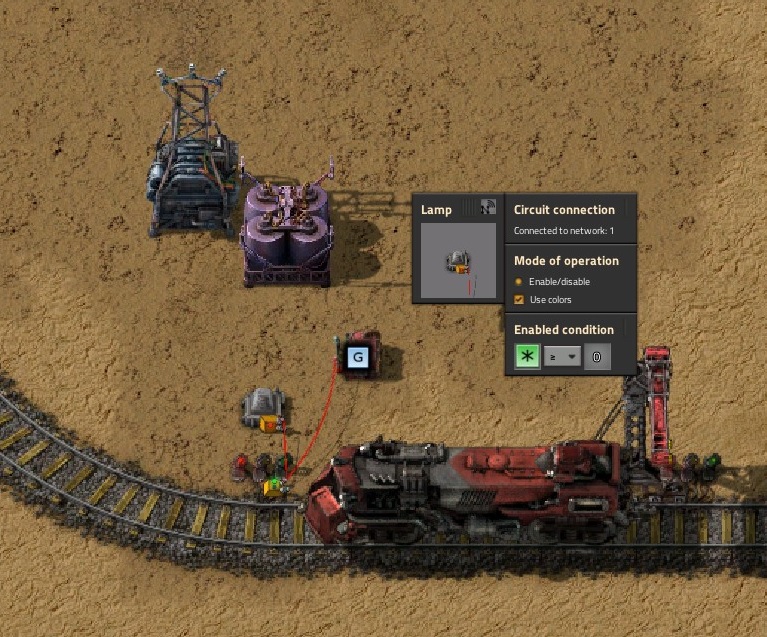Select the Enable/disable mode radio button
Image resolution: width=767 pixels, height=637 pixels.
click(518, 282)
